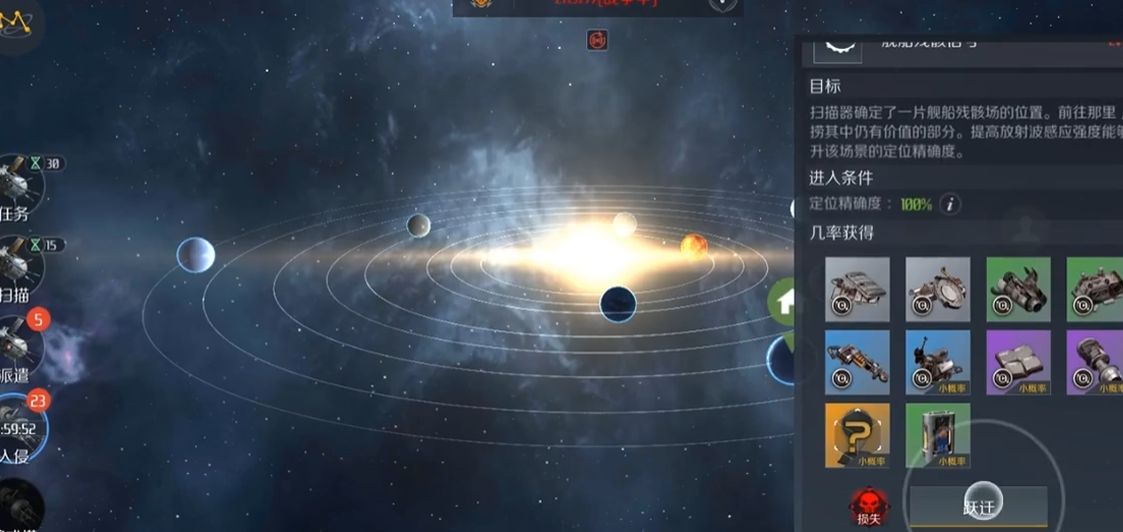View the blue turret drone reward
This screenshot has width=1123, height=532.
[x=937, y=362]
